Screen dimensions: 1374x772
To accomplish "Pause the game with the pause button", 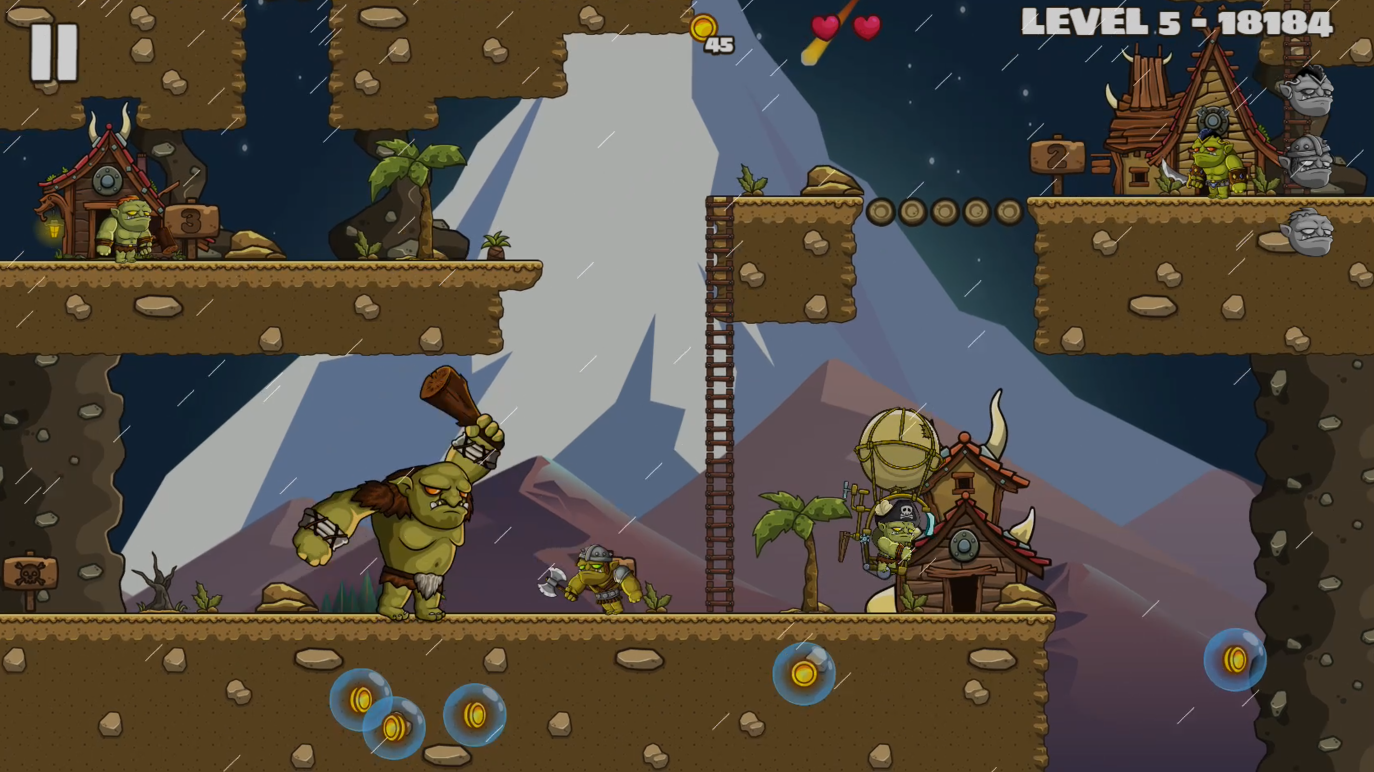I will click(x=53, y=52).
